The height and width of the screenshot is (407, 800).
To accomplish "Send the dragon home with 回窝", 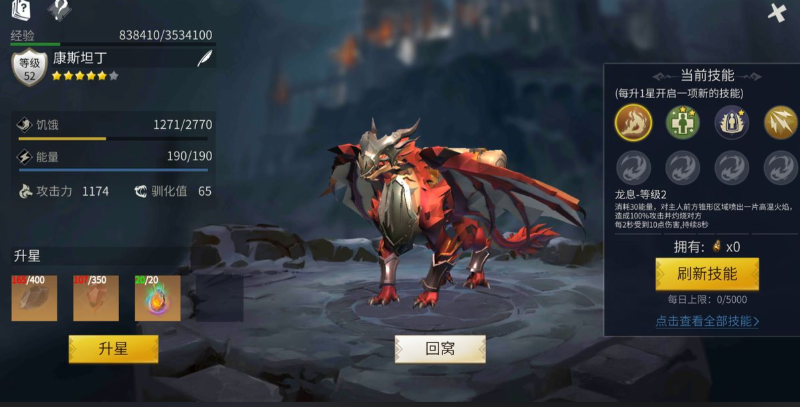I will tap(440, 348).
